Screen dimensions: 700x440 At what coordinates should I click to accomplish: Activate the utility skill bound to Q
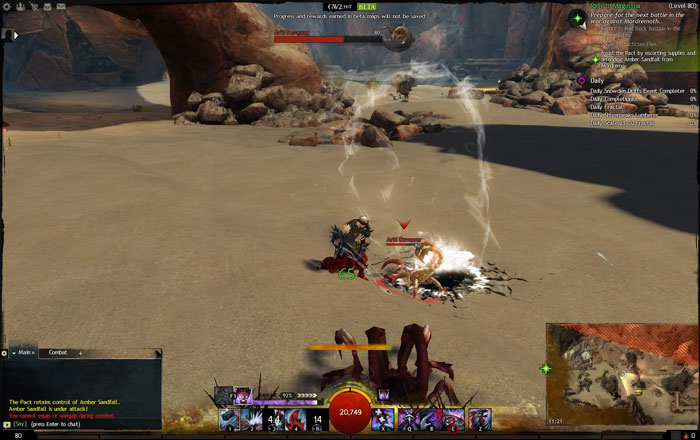pyautogui.click(x=409, y=419)
